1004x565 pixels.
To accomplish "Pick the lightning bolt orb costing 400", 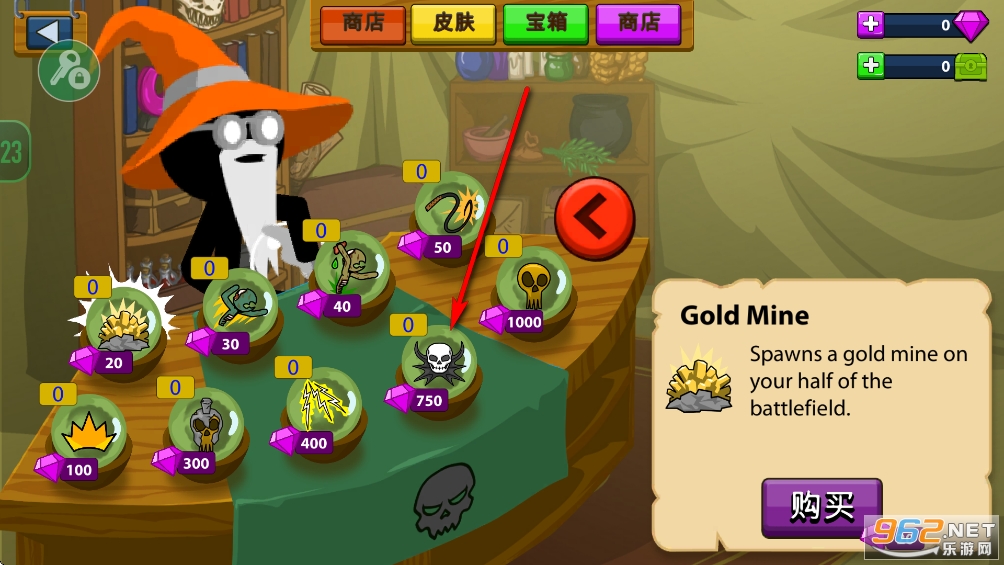I will click(x=323, y=405).
